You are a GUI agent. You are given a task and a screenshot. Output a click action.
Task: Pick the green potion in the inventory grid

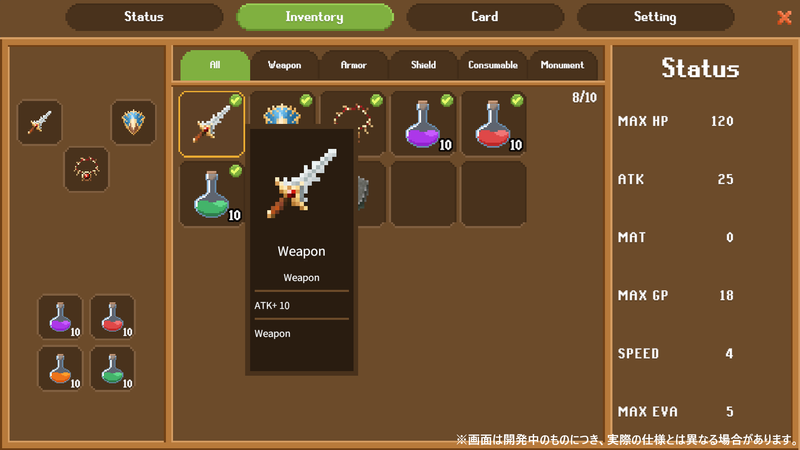pyautogui.click(x=212, y=194)
